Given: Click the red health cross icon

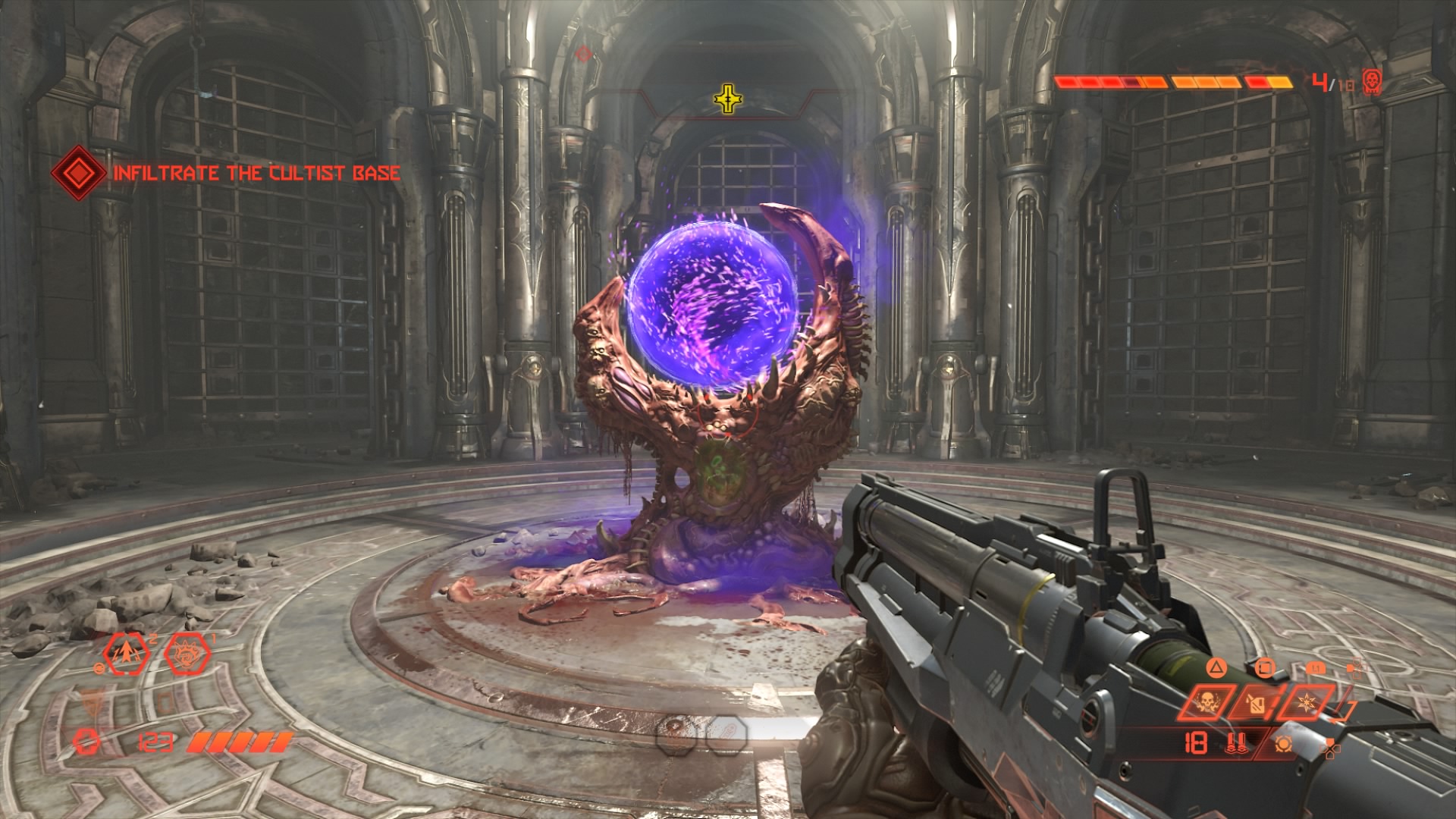Looking at the screenshot, I should pos(87,742).
